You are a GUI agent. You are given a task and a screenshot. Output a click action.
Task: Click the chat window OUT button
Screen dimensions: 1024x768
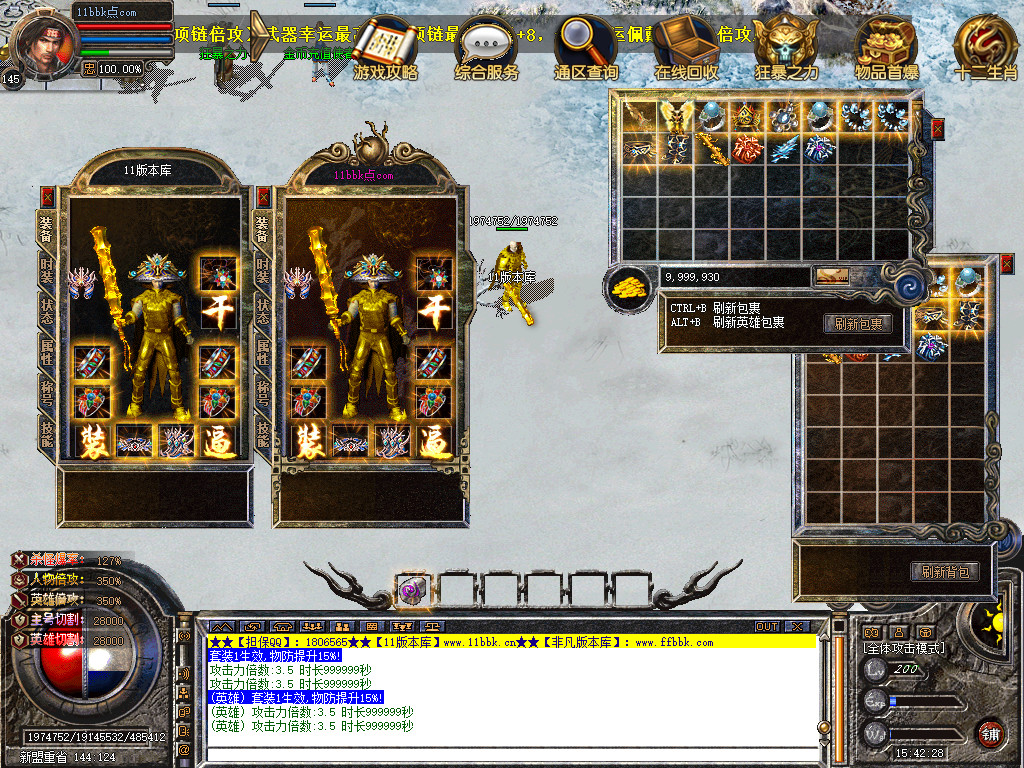coord(767,626)
